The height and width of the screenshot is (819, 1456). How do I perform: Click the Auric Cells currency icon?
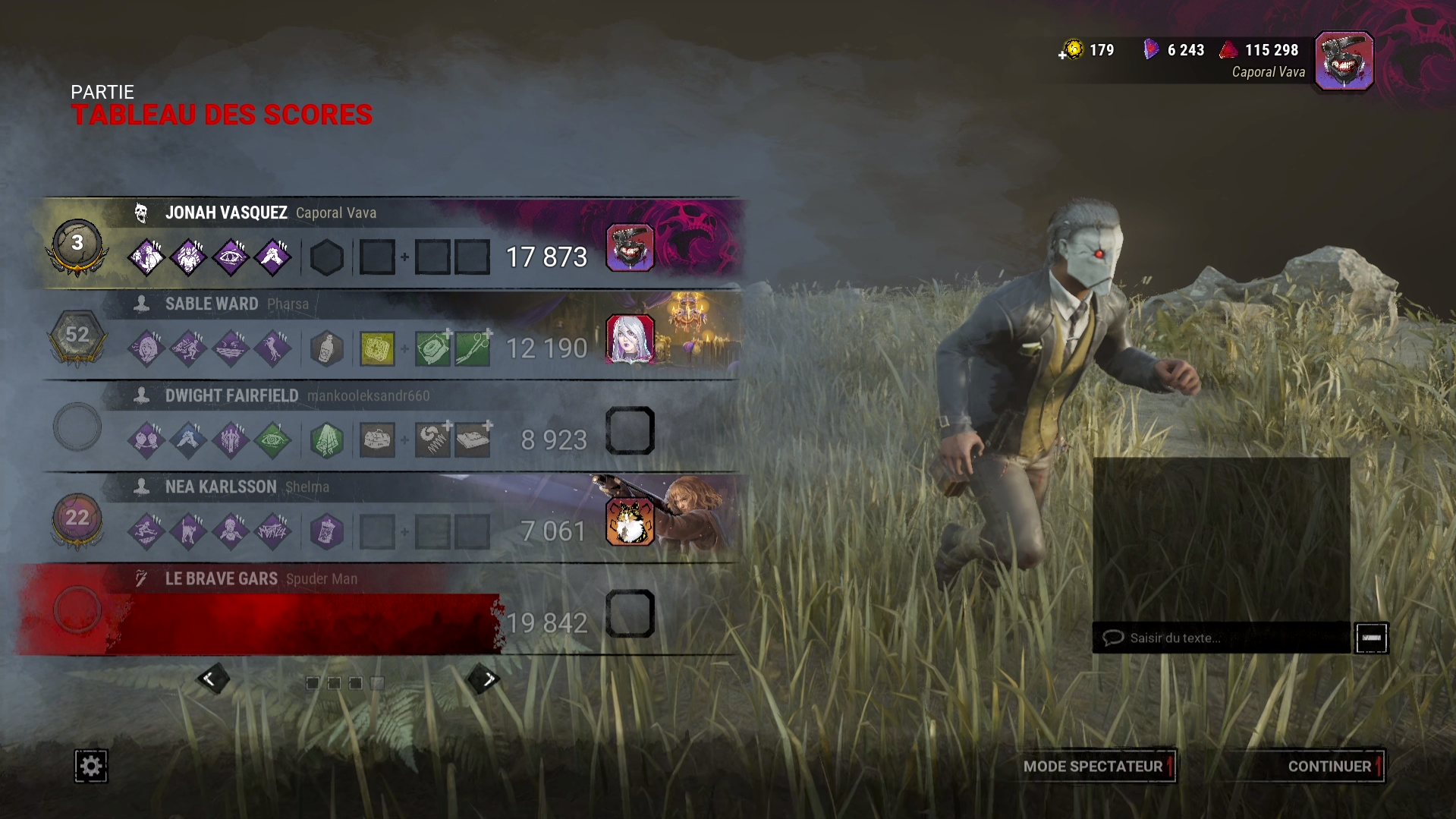[1072, 50]
